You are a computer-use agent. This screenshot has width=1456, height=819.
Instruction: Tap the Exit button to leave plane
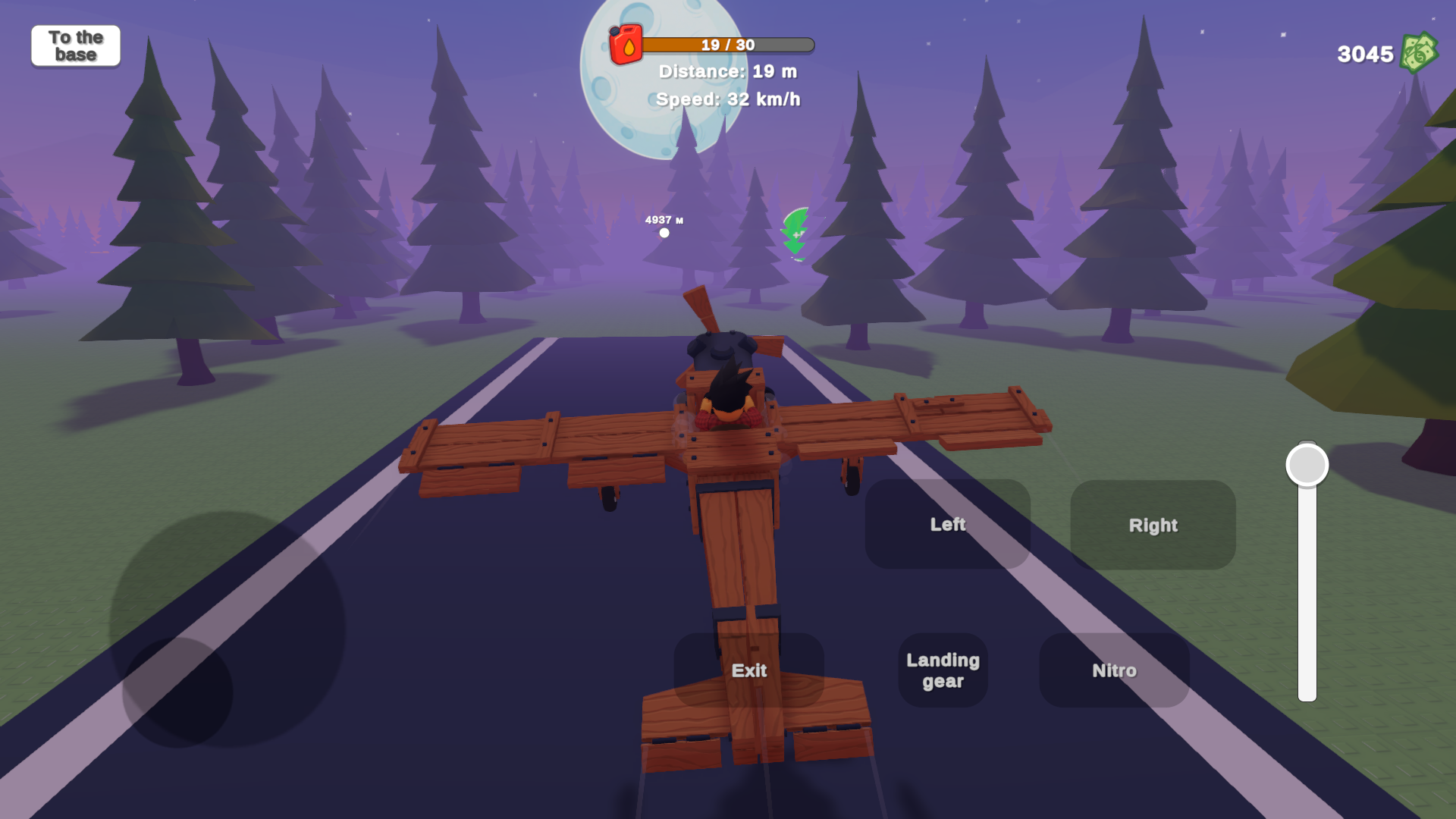click(x=749, y=670)
